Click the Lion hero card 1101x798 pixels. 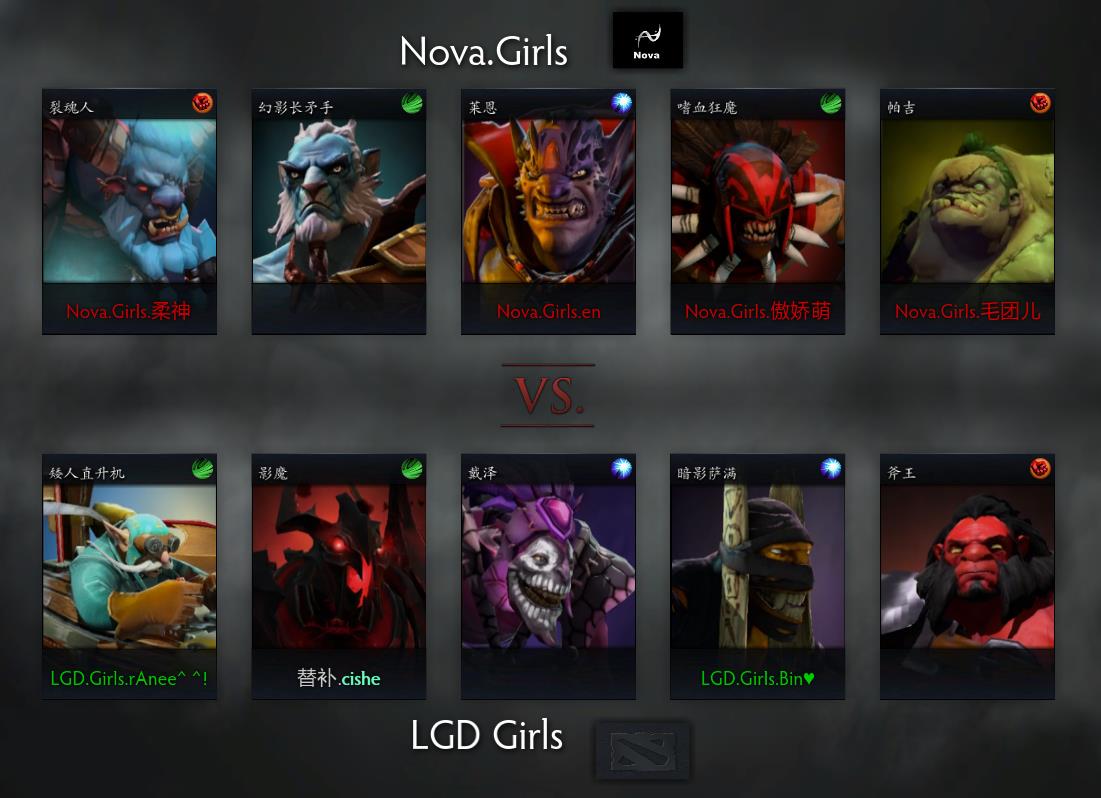click(x=548, y=211)
